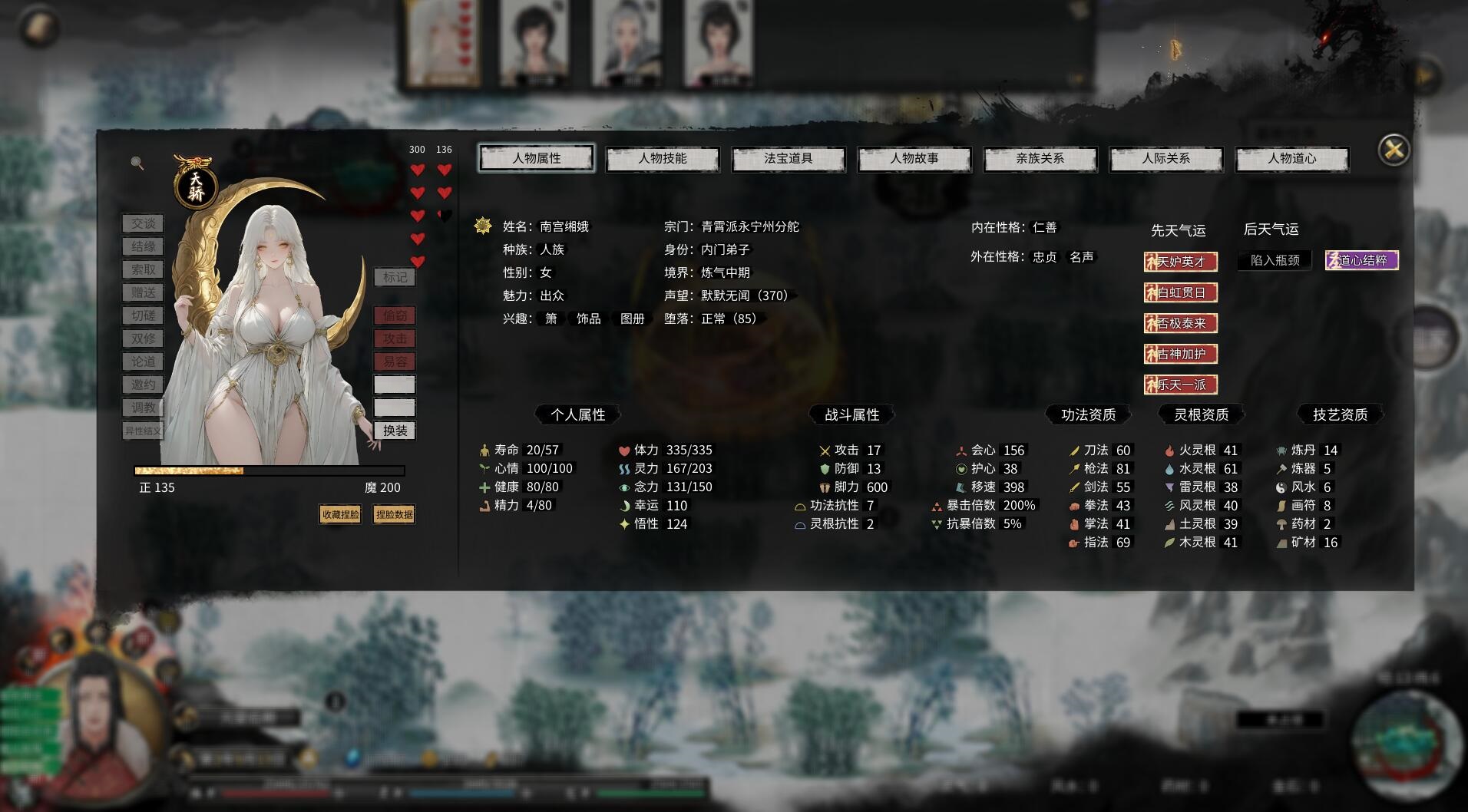
Task: Open the minimap in the corner
Action: [x=1407, y=741]
